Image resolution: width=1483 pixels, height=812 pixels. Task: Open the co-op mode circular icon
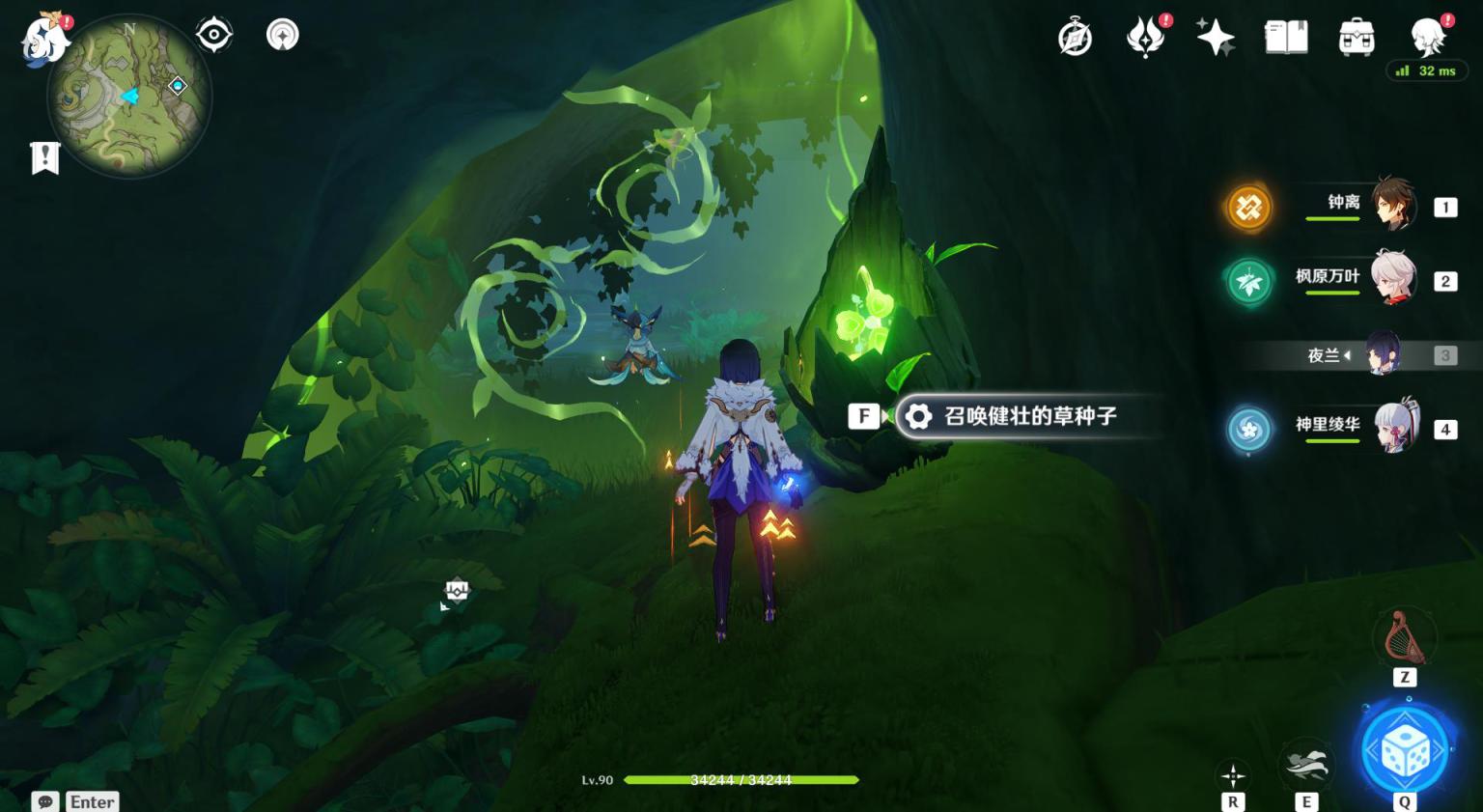point(282,35)
